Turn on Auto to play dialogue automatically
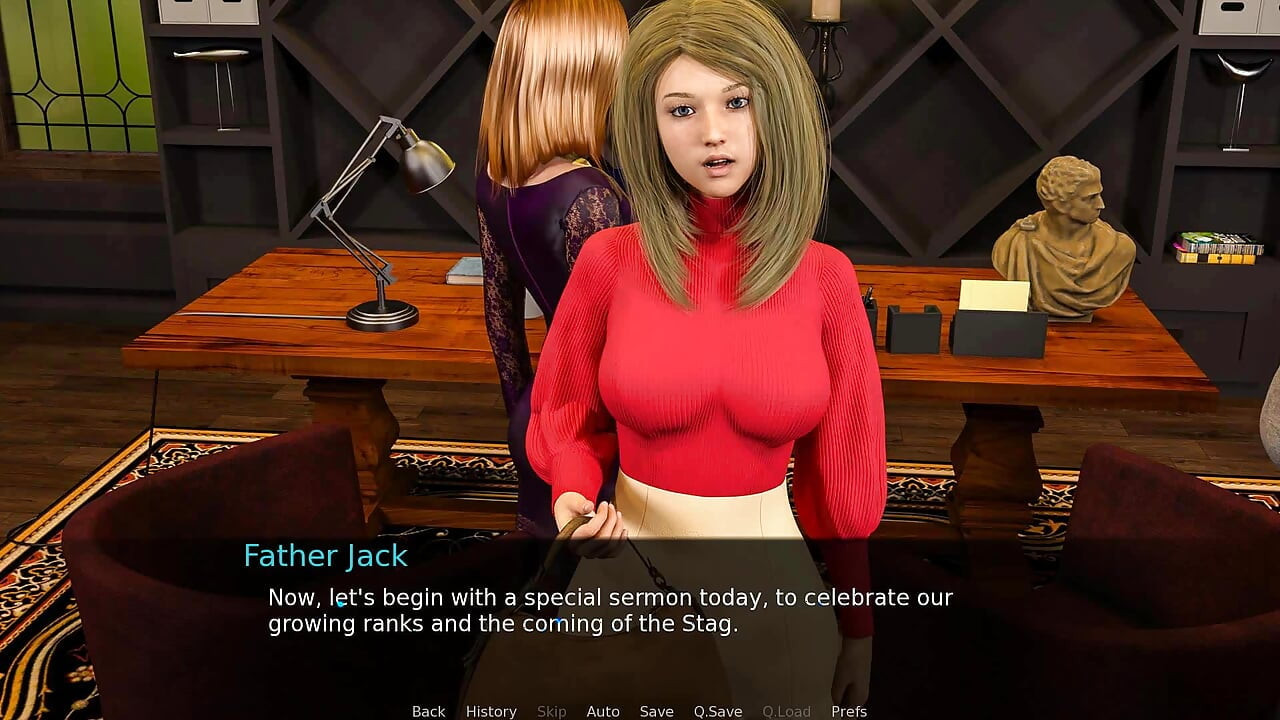The image size is (1280, 720). click(603, 711)
